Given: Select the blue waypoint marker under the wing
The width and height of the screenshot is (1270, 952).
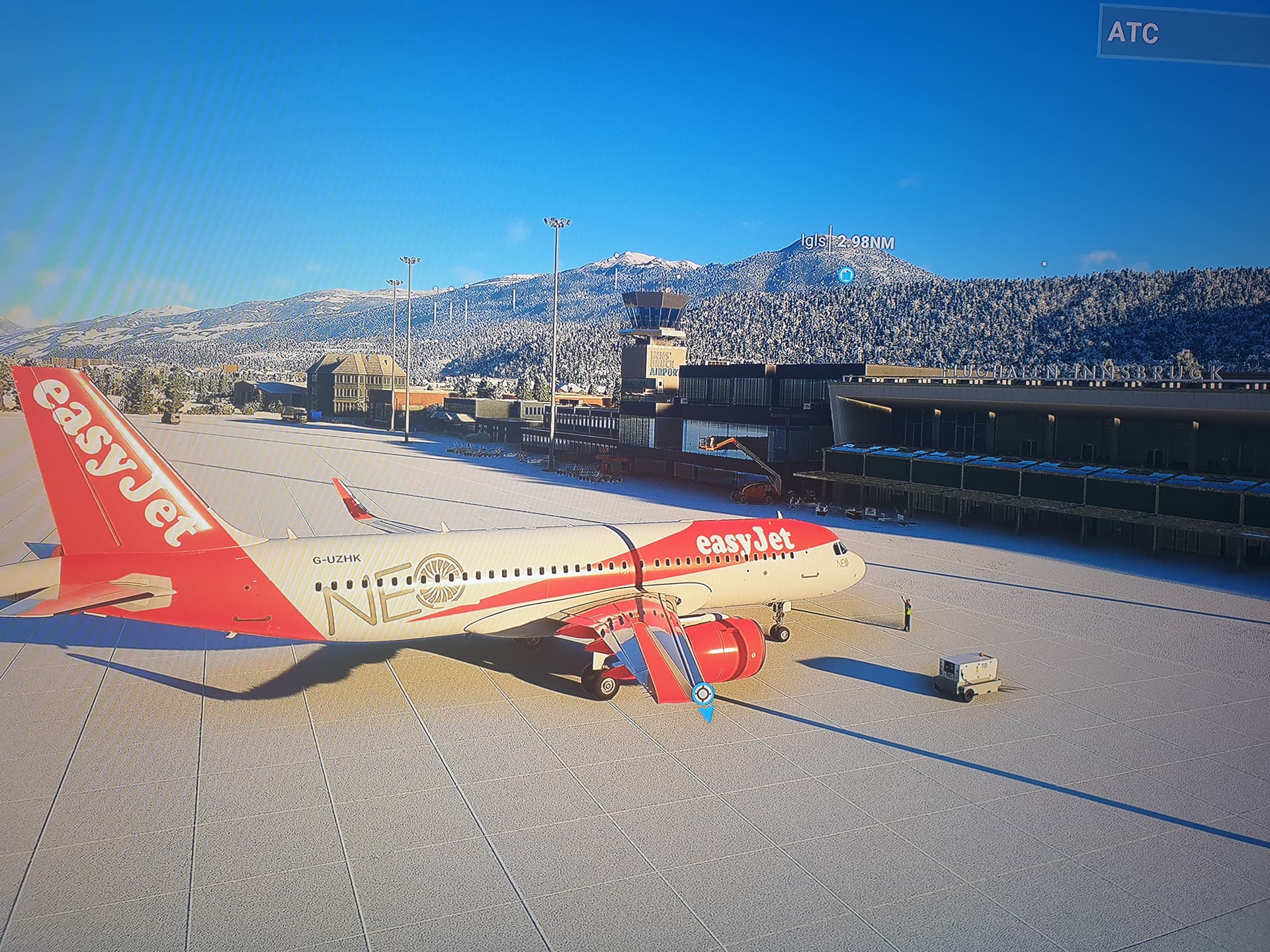Looking at the screenshot, I should [x=702, y=695].
